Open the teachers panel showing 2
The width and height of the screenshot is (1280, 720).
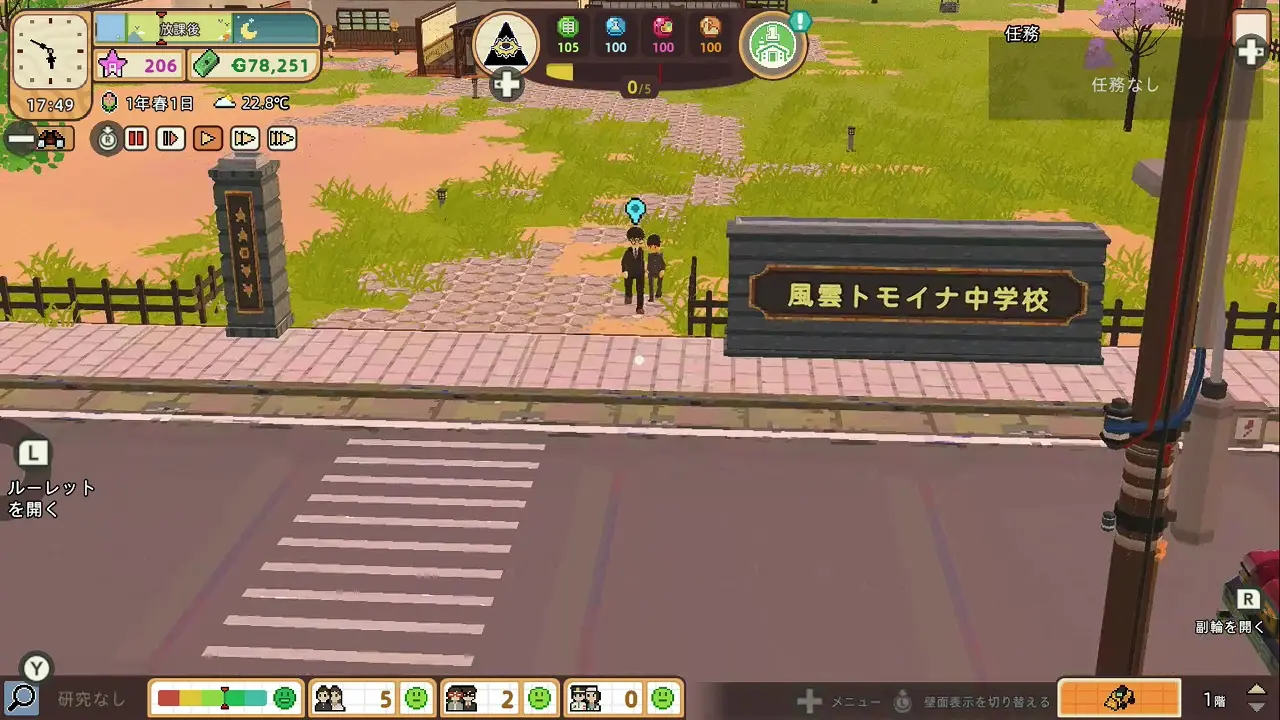[x=498, y=698]
